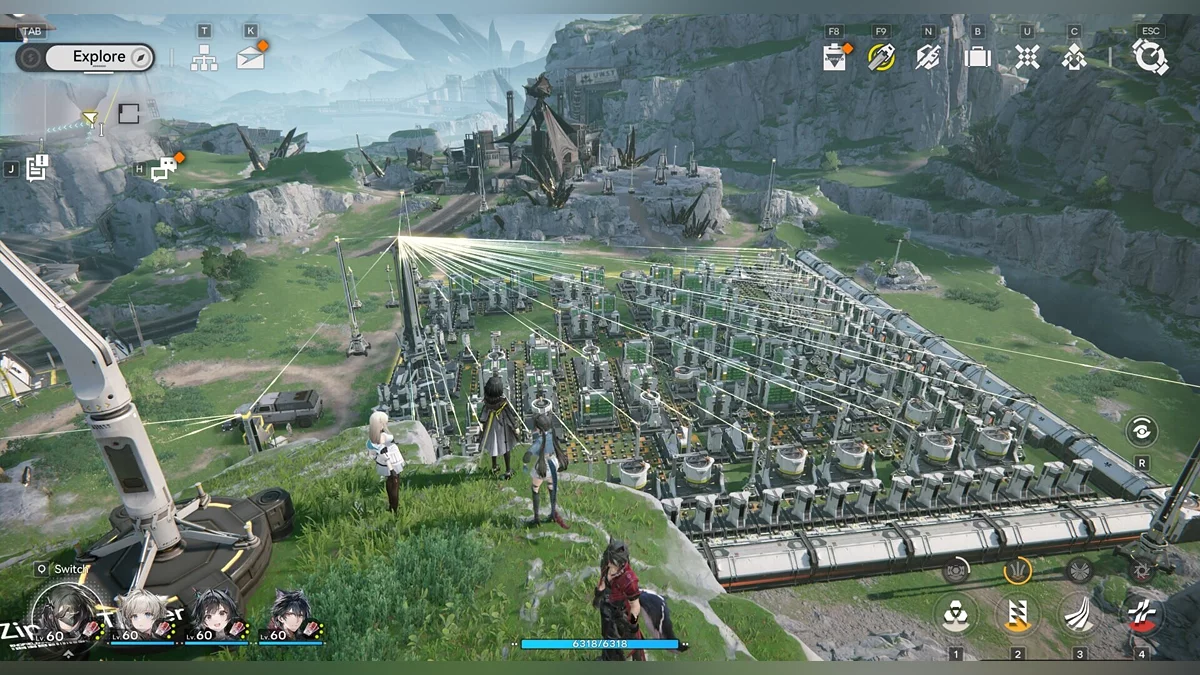Open the chat bubbles icon
Image resolution: width=1200 pixels, height=675 pixels.
point(163,169)
